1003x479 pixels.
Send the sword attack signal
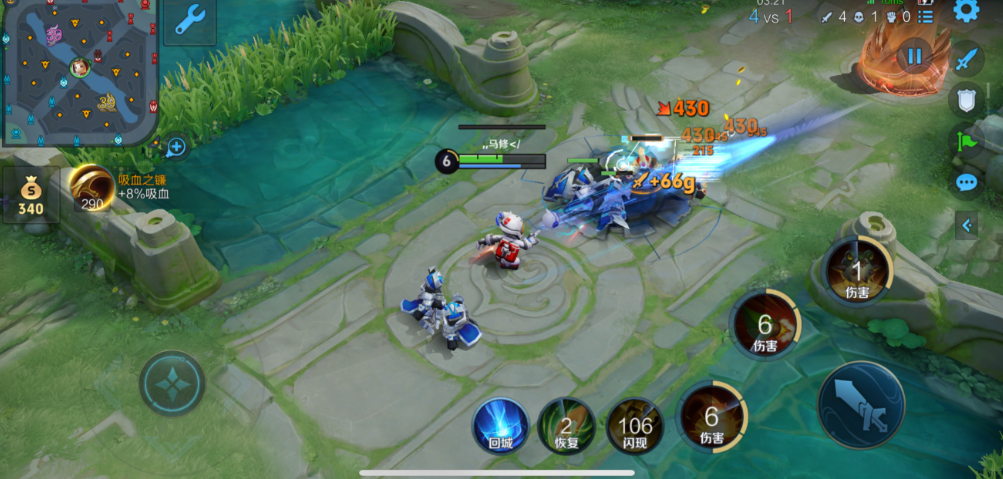(965, 60)
